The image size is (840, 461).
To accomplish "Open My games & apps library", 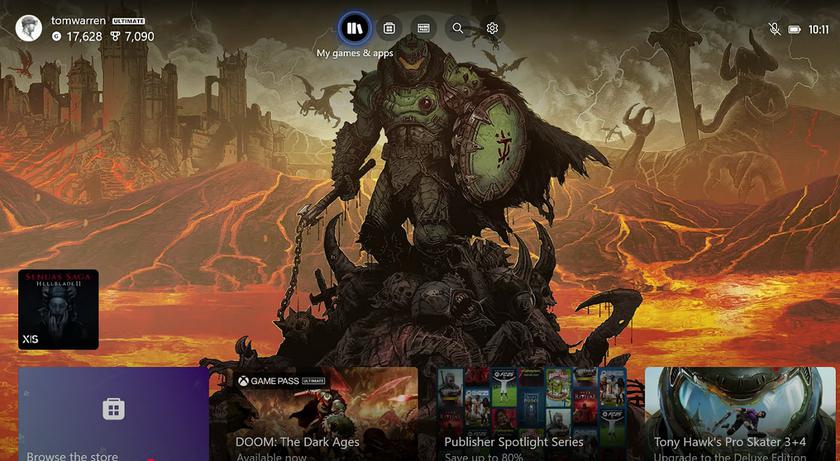I will [355, 28].
